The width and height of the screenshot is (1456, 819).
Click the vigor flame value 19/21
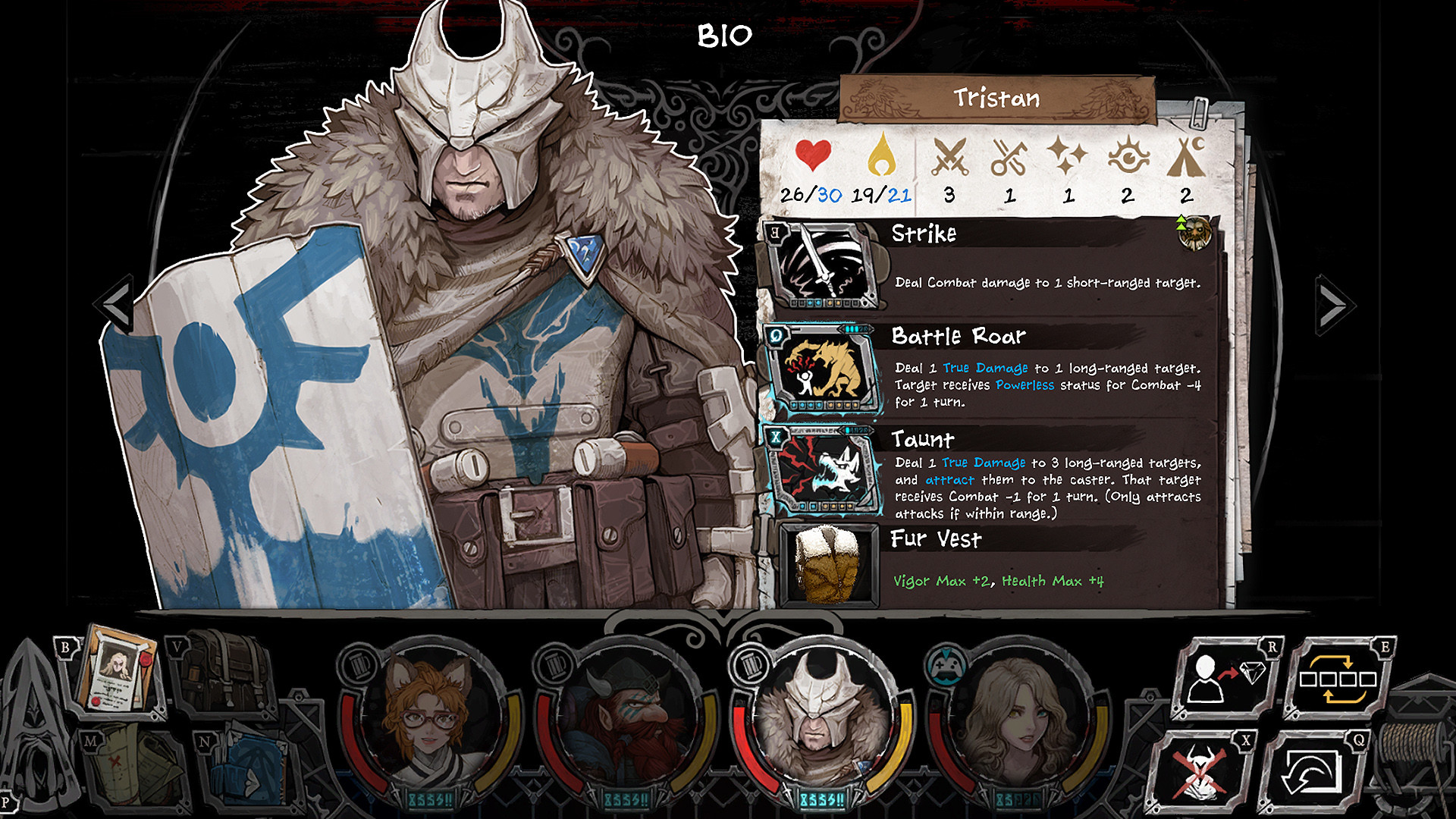click(883, 194)
